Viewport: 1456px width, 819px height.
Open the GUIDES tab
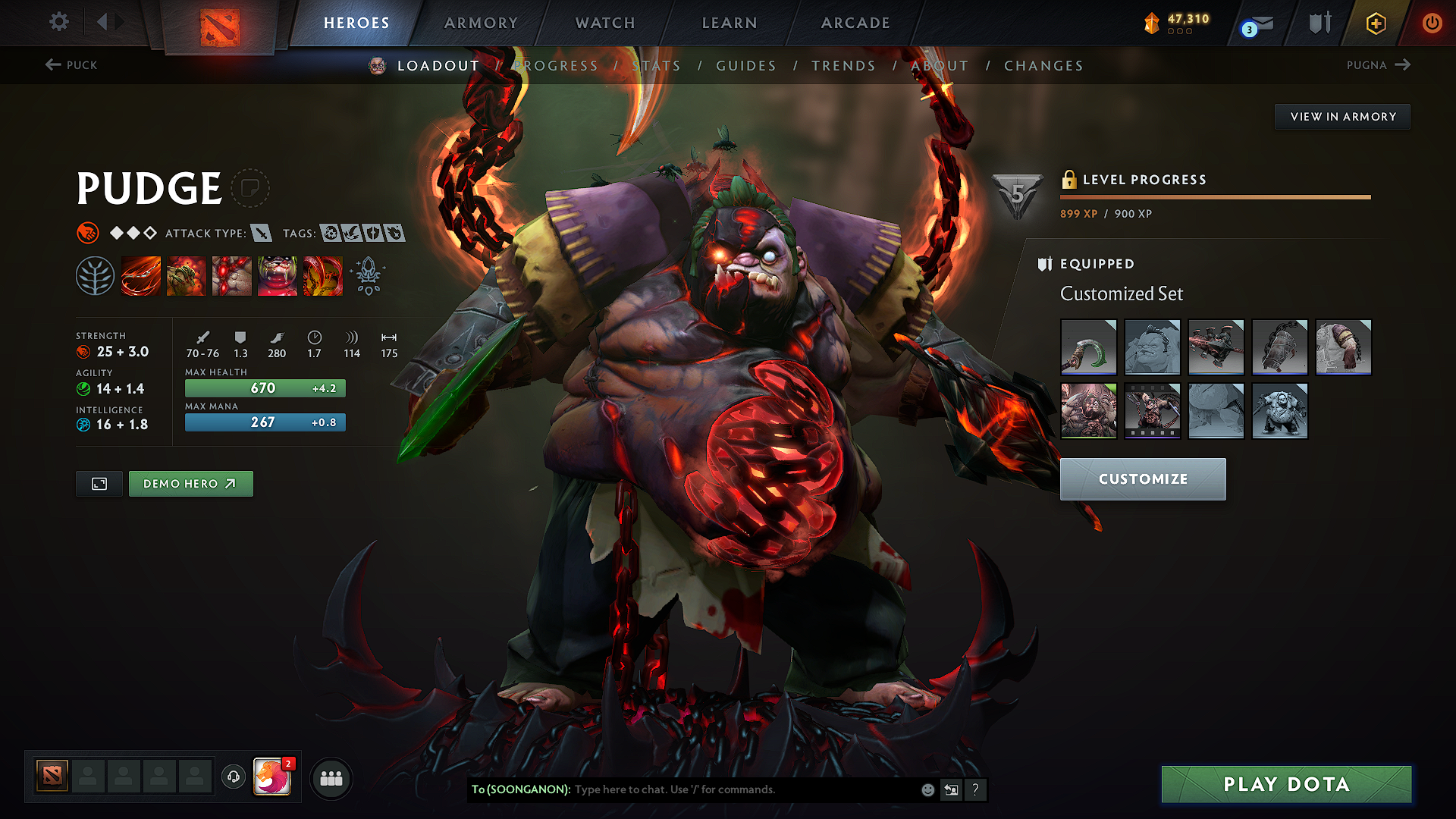click(745, 66)
